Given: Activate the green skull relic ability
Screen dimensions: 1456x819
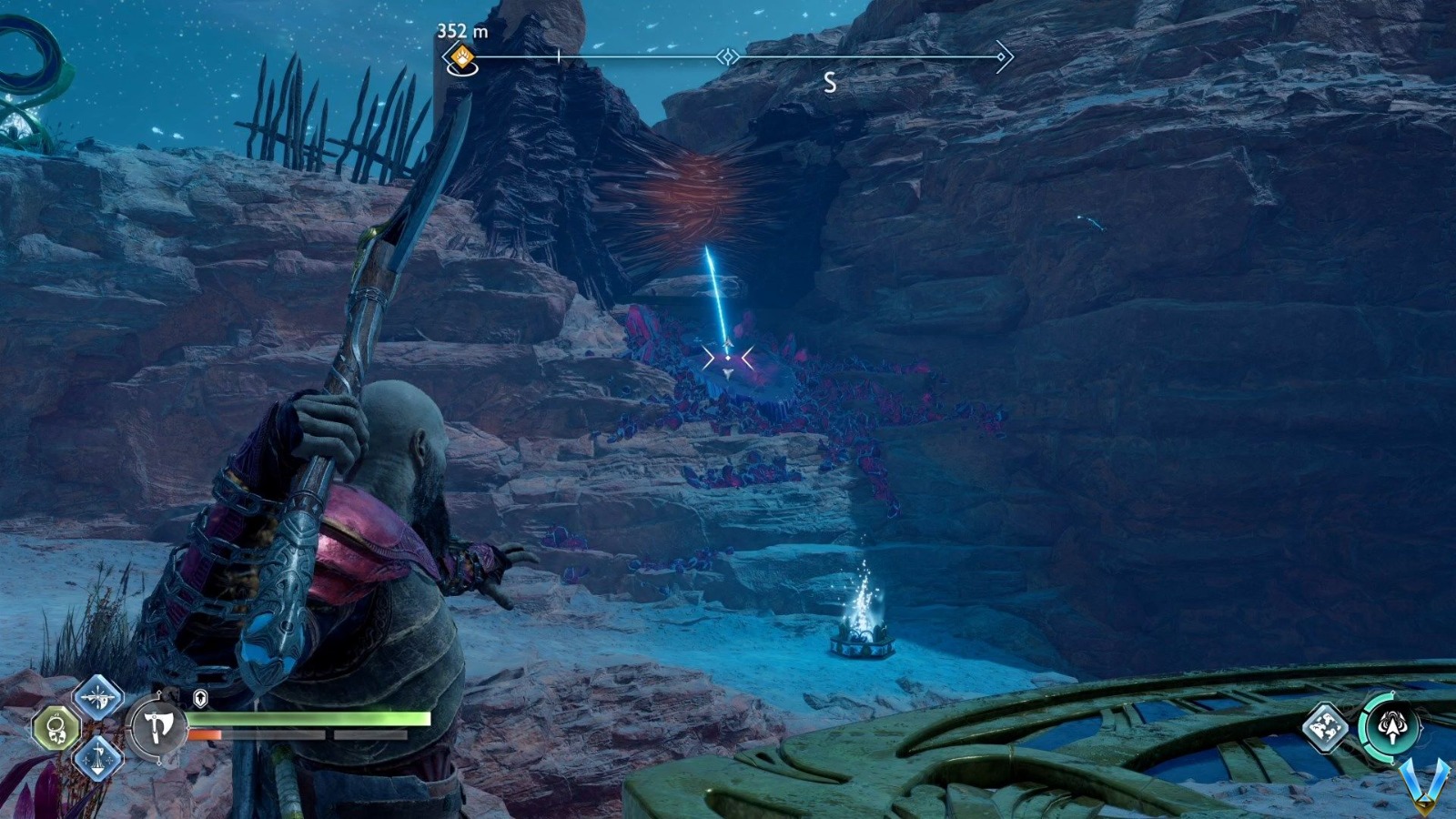Looking at the screenshot, I should (56, 729).
